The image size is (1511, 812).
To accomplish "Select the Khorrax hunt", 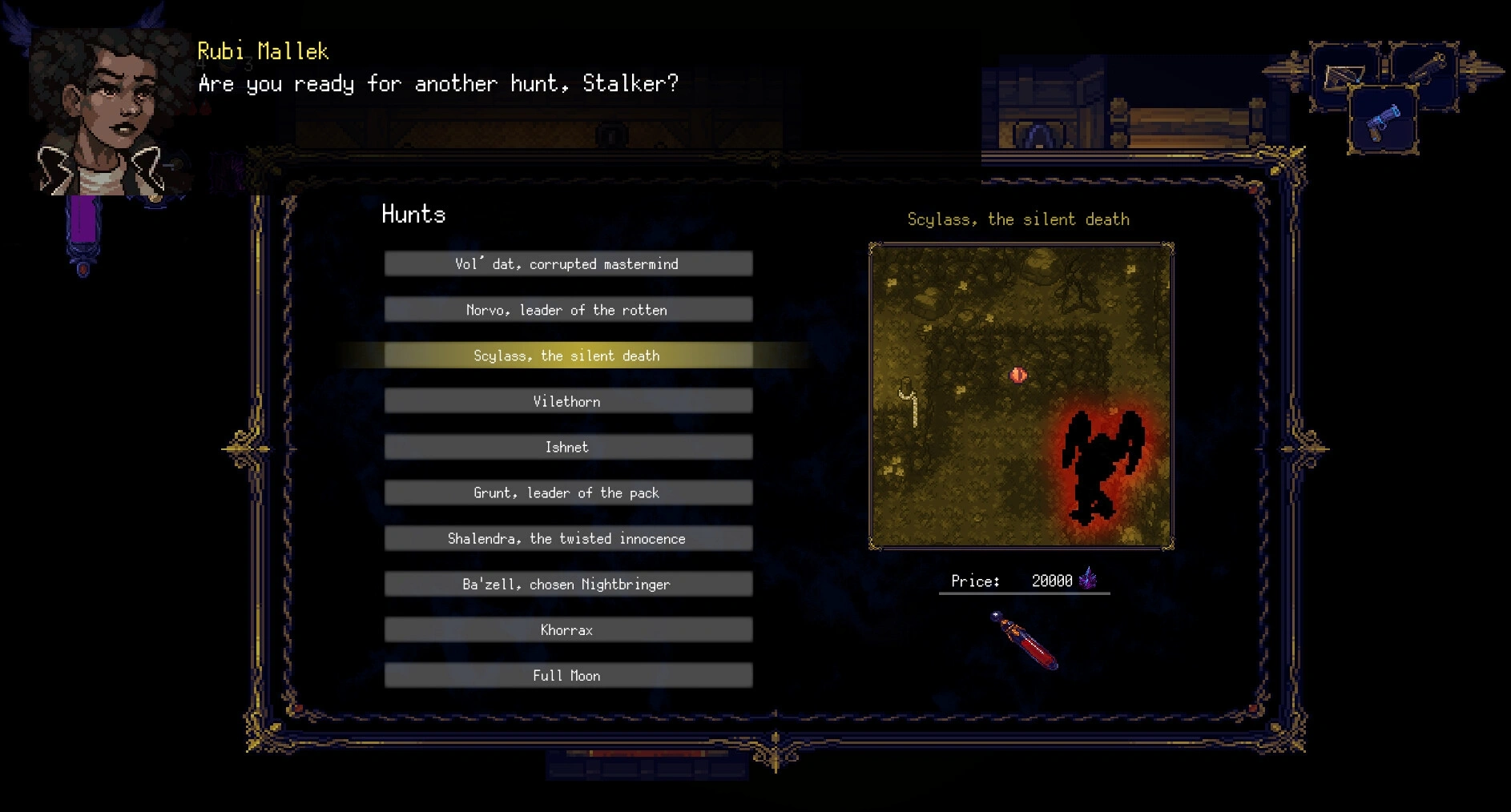I will coord(567,629).
